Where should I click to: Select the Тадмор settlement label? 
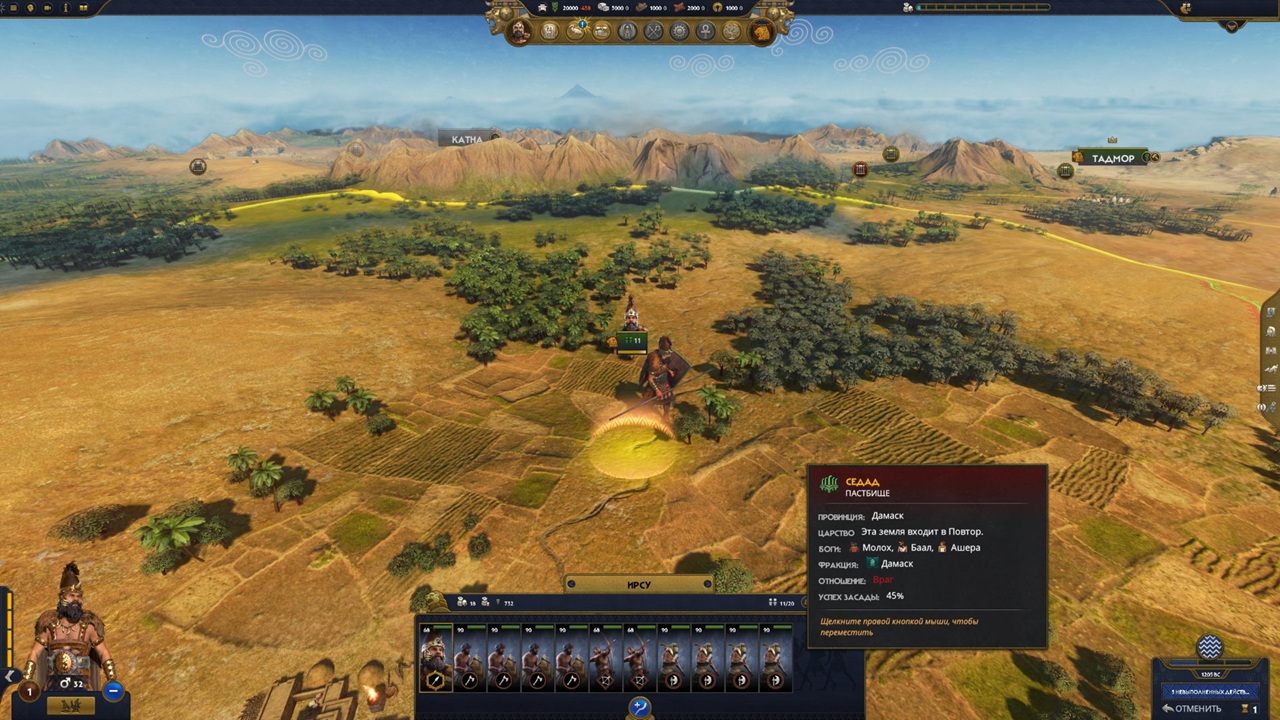pyautogui.click(x=1113, y=158)
